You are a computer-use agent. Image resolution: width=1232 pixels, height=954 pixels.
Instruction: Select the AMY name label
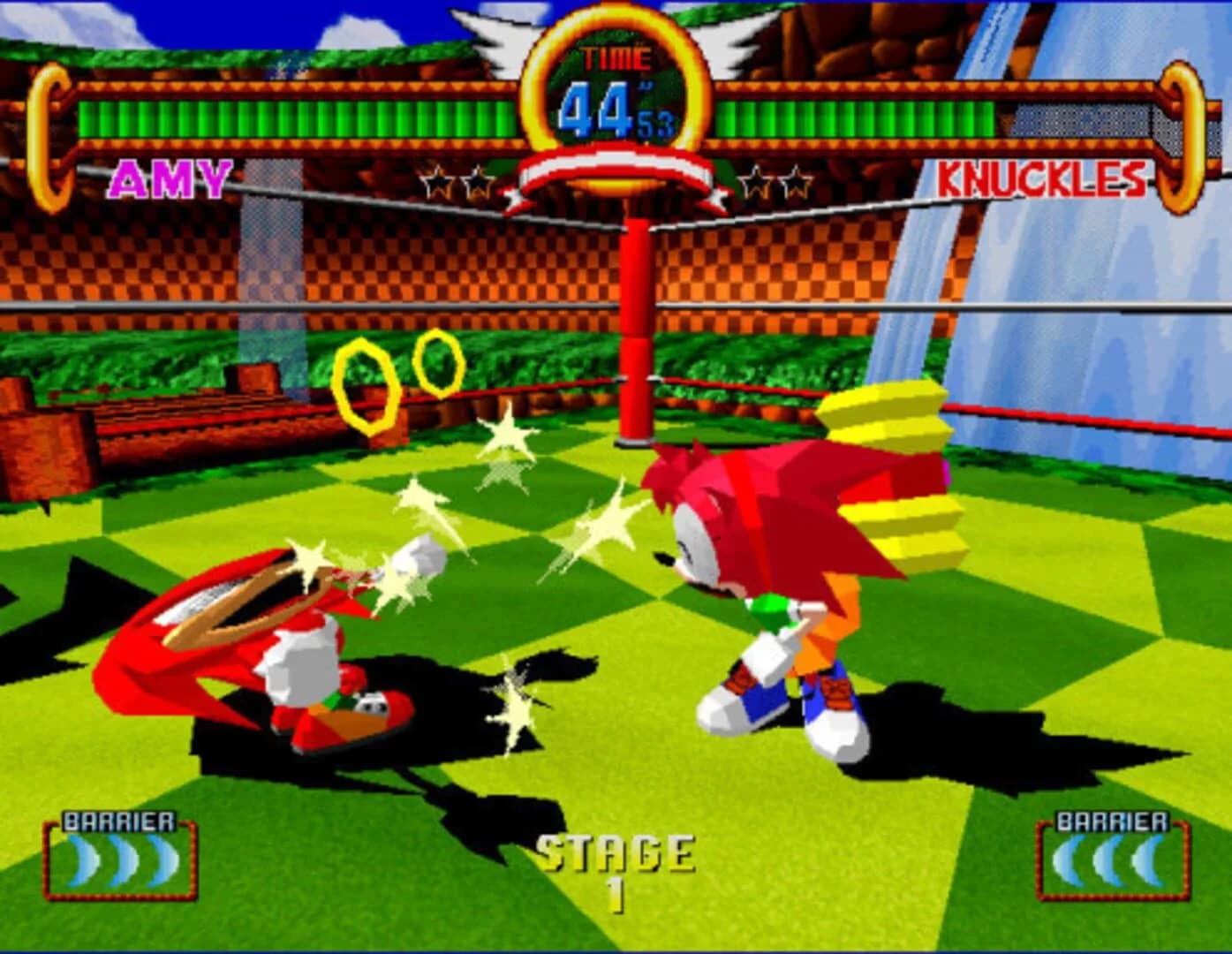pyautogui.click(x=168, y=181)
